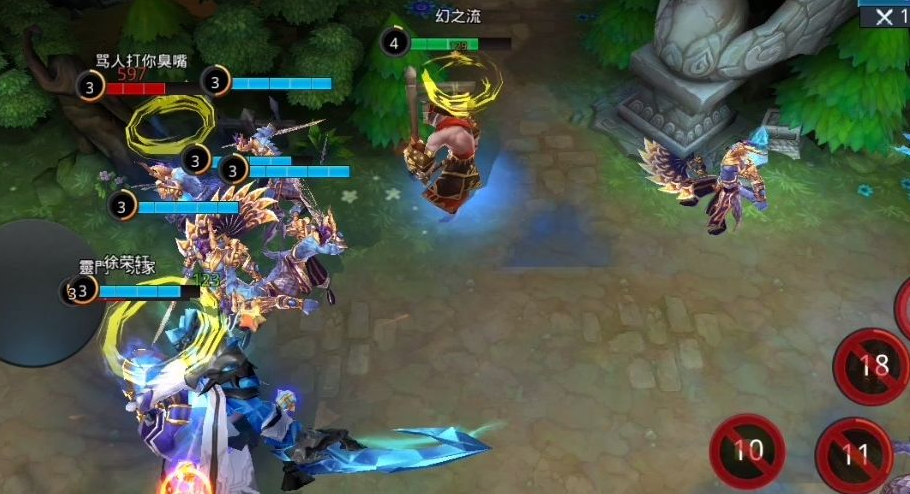Tap the skill button showing cooldown 10

(747, 451)
